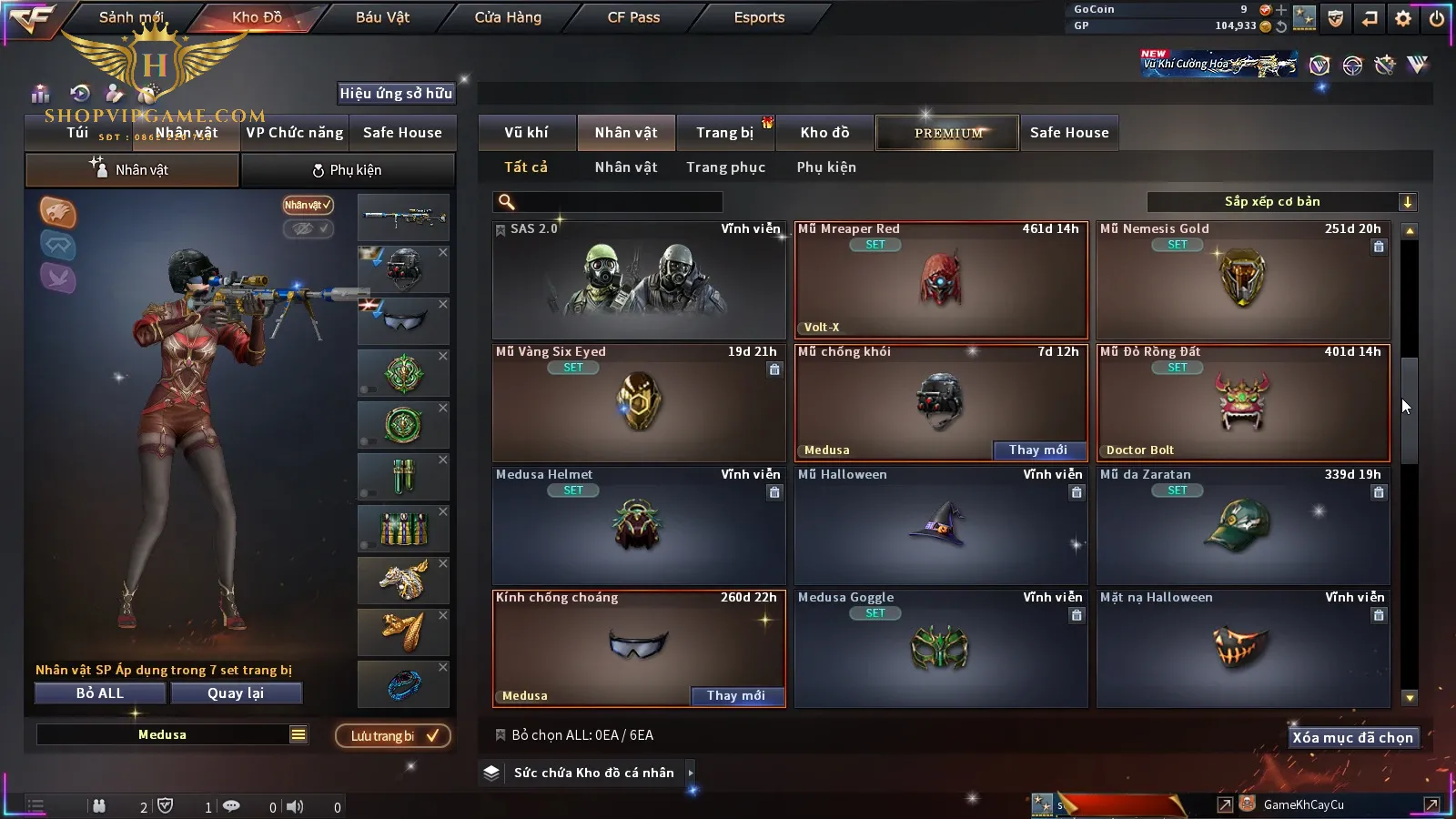Filter items by Trang phục
Image resolution: width=1456 pixels, height=819 pixels.
725,167
